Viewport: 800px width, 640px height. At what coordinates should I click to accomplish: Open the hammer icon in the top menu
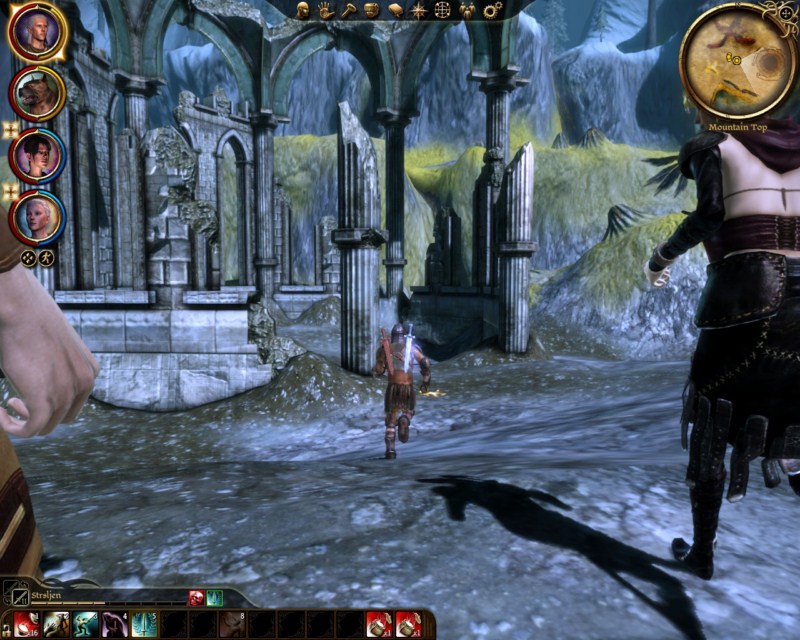[349, 10]
